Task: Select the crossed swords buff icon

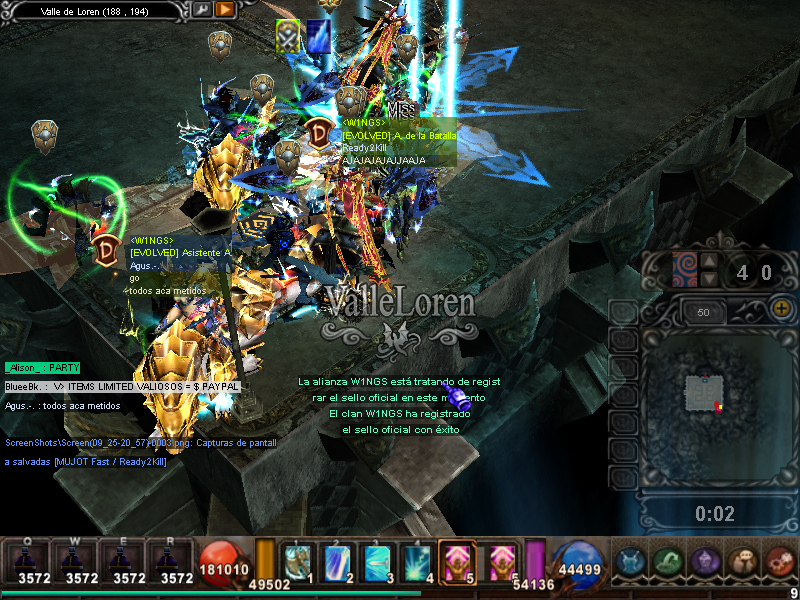Action: click(288, 34)
